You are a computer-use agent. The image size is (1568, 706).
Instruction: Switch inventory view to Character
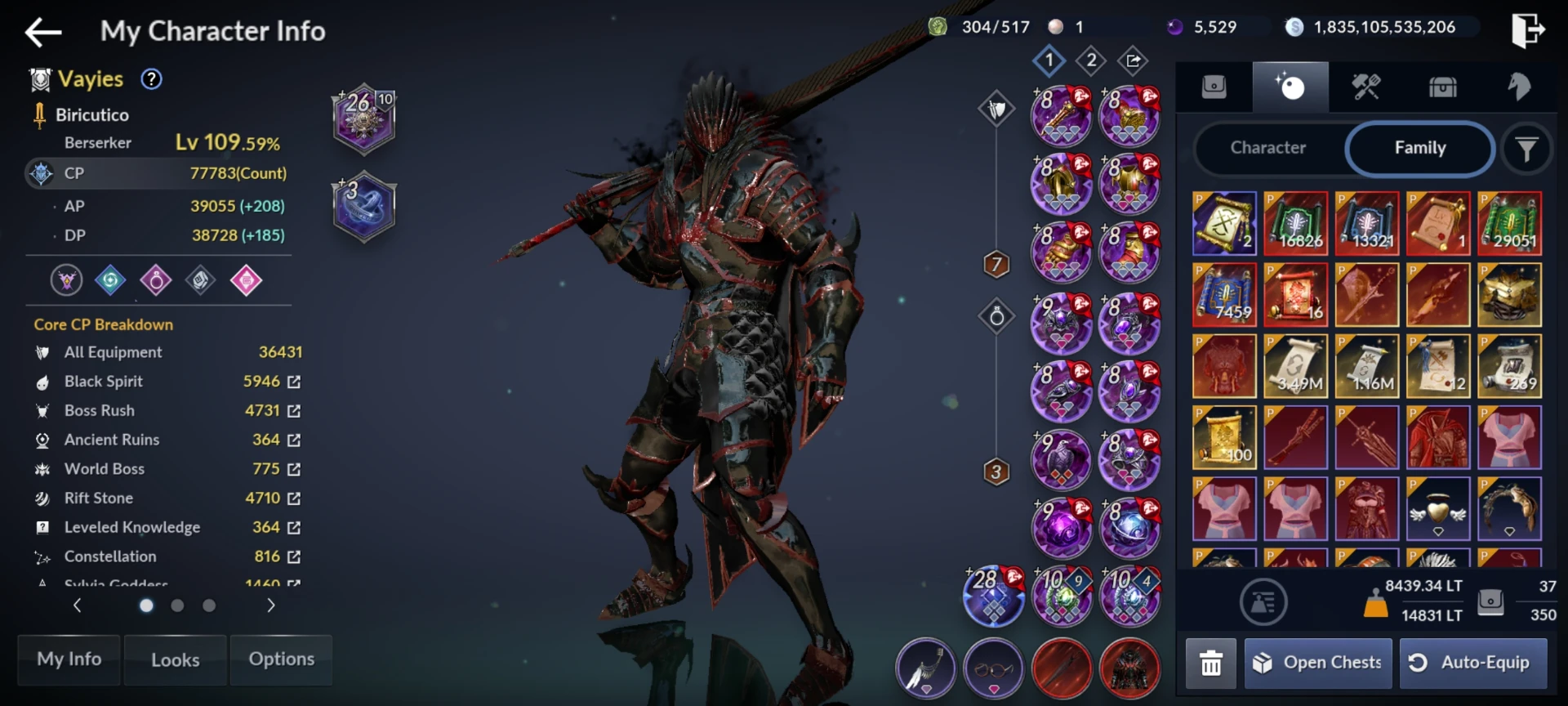tap(1267, 148)
